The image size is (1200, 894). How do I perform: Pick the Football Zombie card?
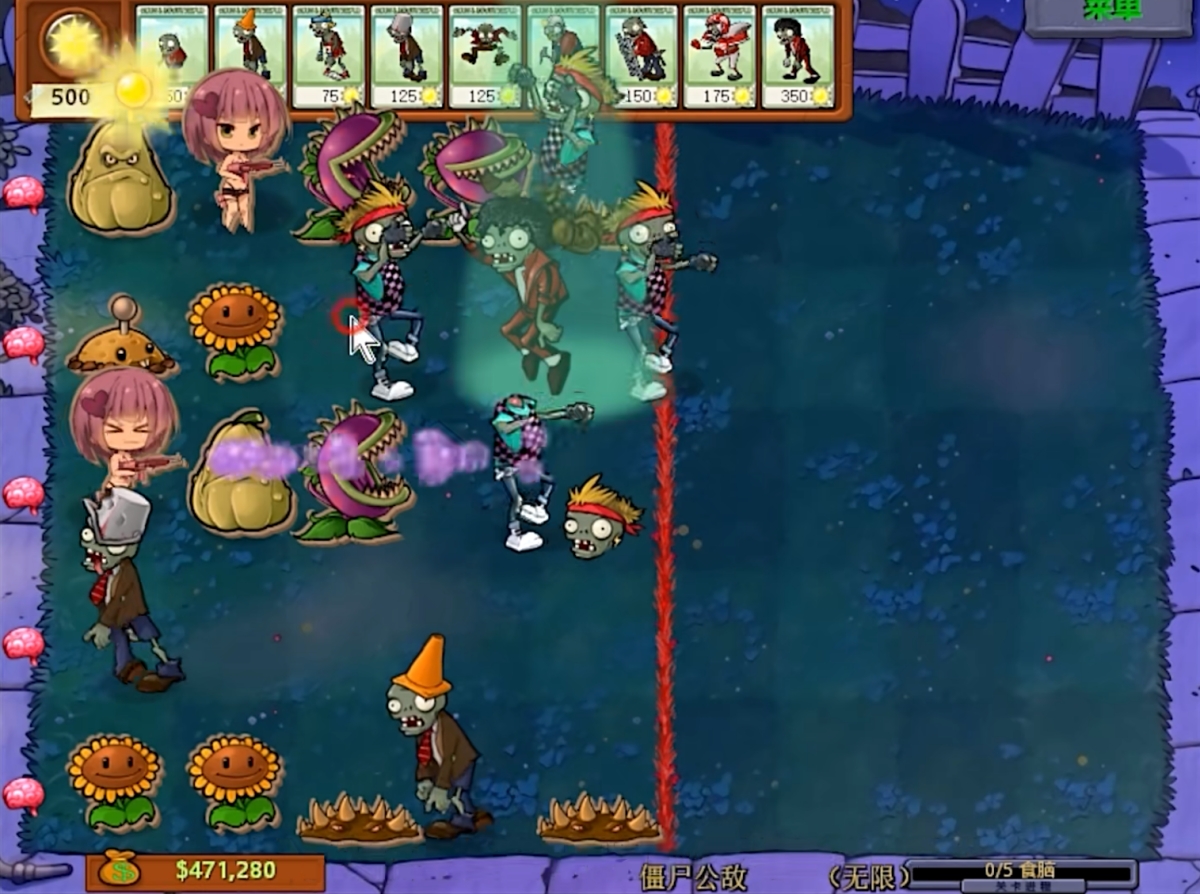click(719, 55)
